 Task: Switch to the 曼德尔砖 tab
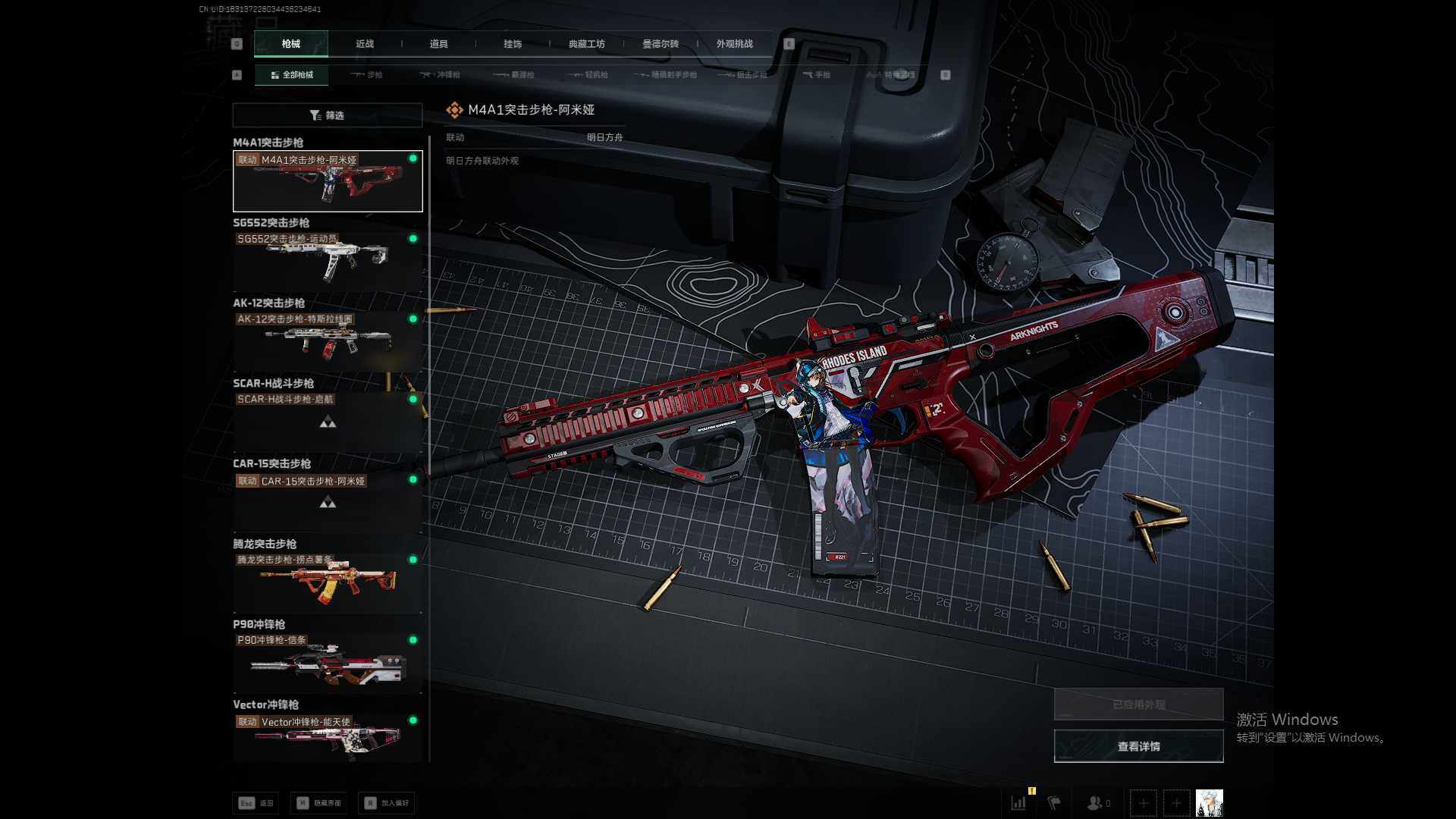pos(661,44)
